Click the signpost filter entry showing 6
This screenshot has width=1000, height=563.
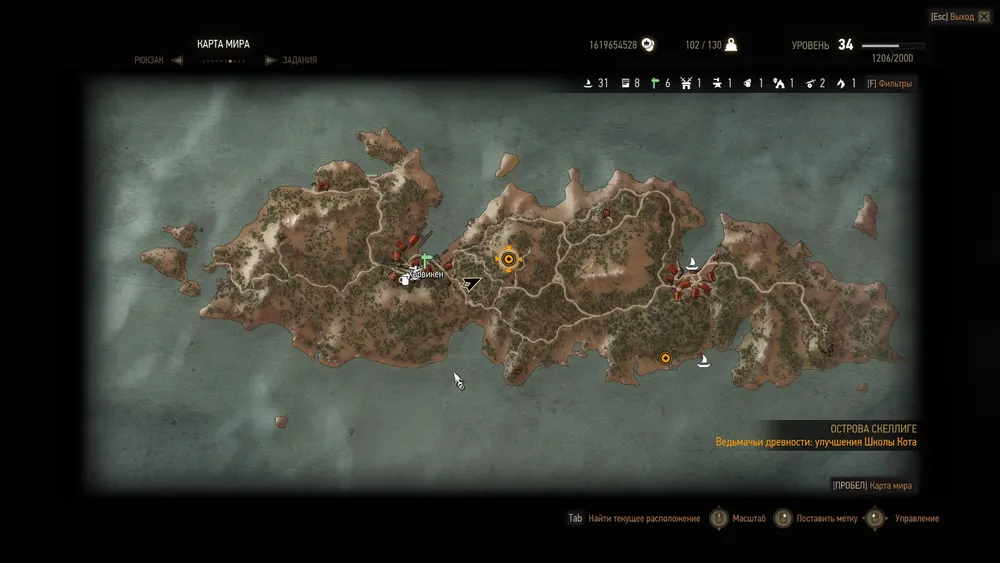pos(660,84)
